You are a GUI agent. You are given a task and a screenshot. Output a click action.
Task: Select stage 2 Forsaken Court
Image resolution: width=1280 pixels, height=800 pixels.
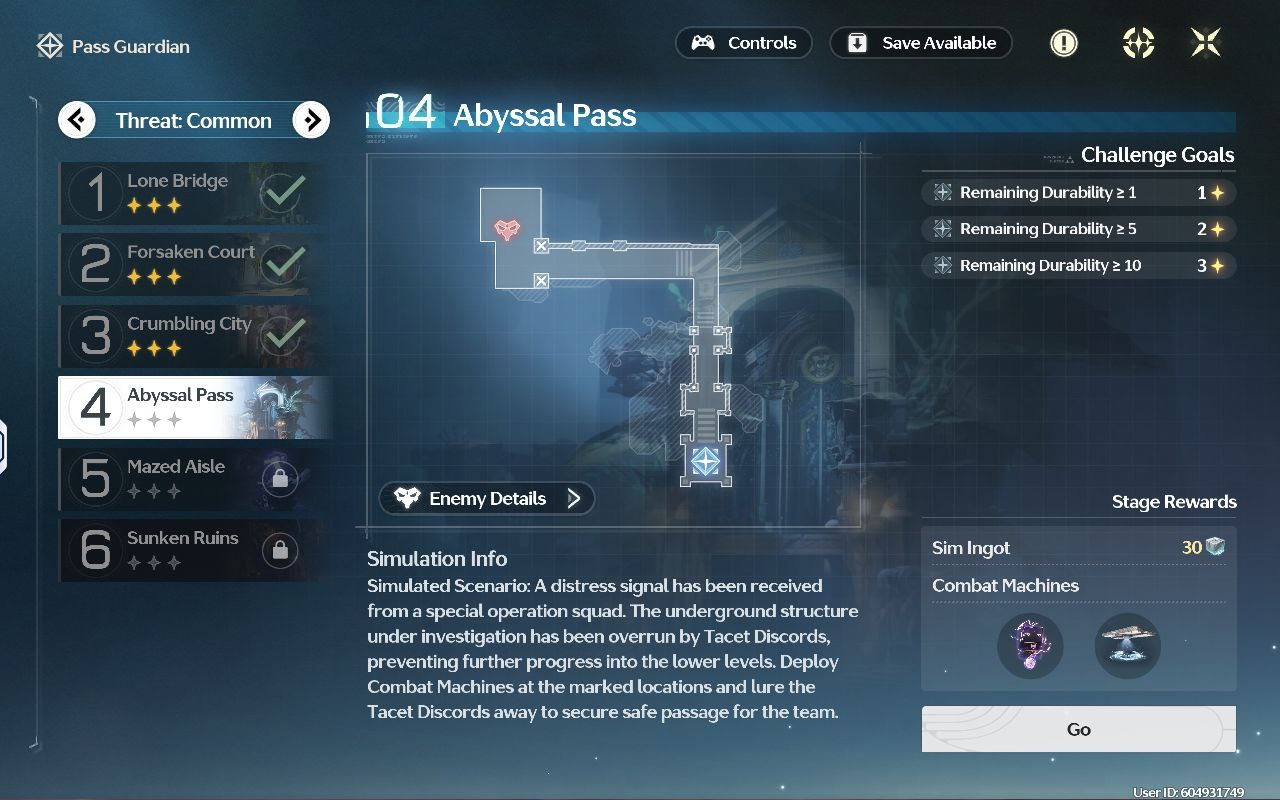(x=193, y=264)
